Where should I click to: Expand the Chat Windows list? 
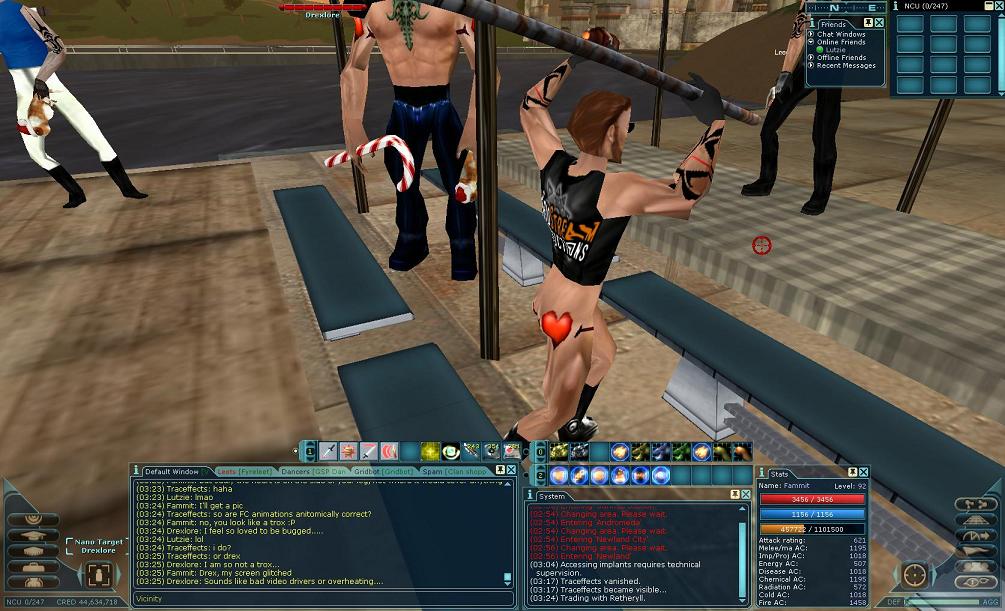[811, 34]
